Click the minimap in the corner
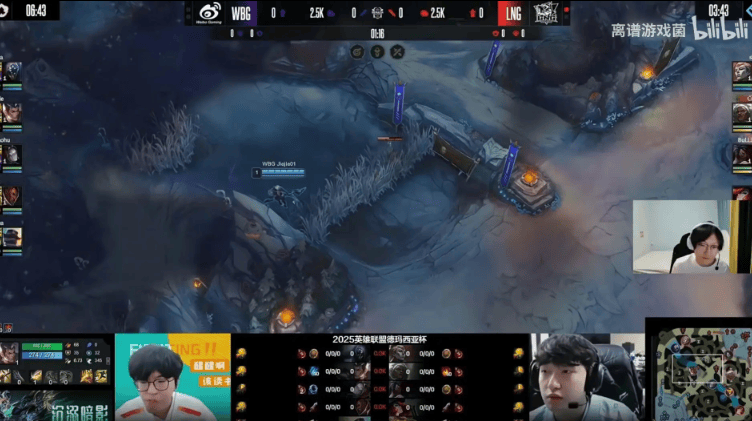The width and height of the screenshot is (752, 421). pos(699,369)
